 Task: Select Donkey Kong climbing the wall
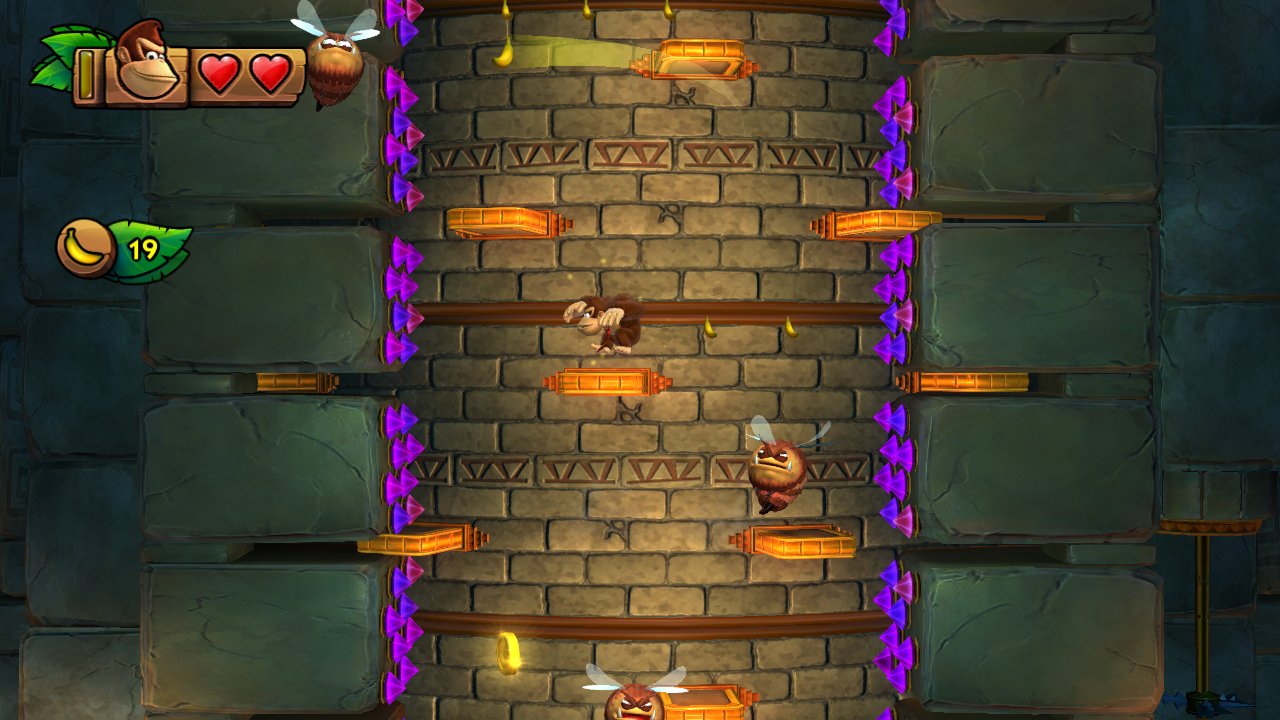(x=608, y=325)
